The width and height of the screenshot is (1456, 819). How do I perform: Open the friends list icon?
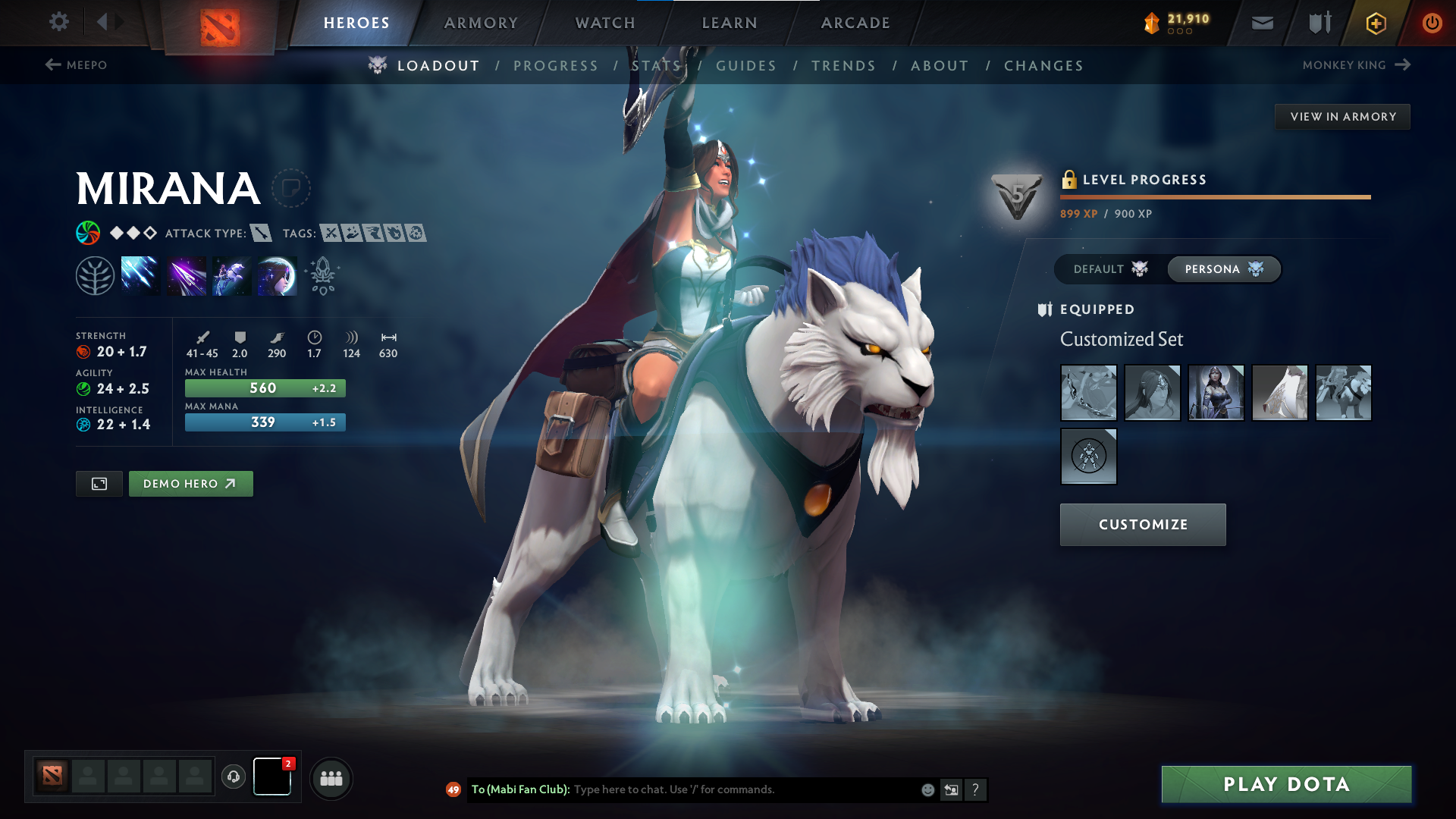(x=331, y=778)
